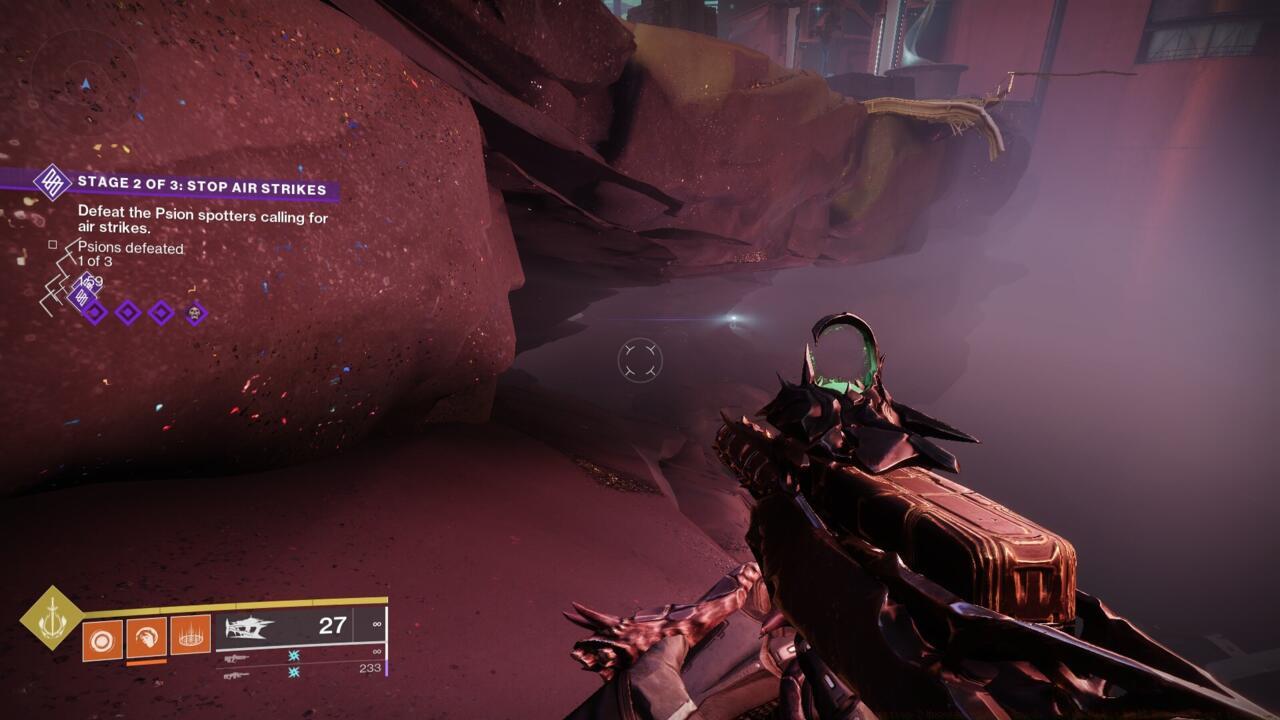Activate the golden super ability diamond
Viewport: 1280px width, 720px height.
pyautogui.click(x=51, y=617)
